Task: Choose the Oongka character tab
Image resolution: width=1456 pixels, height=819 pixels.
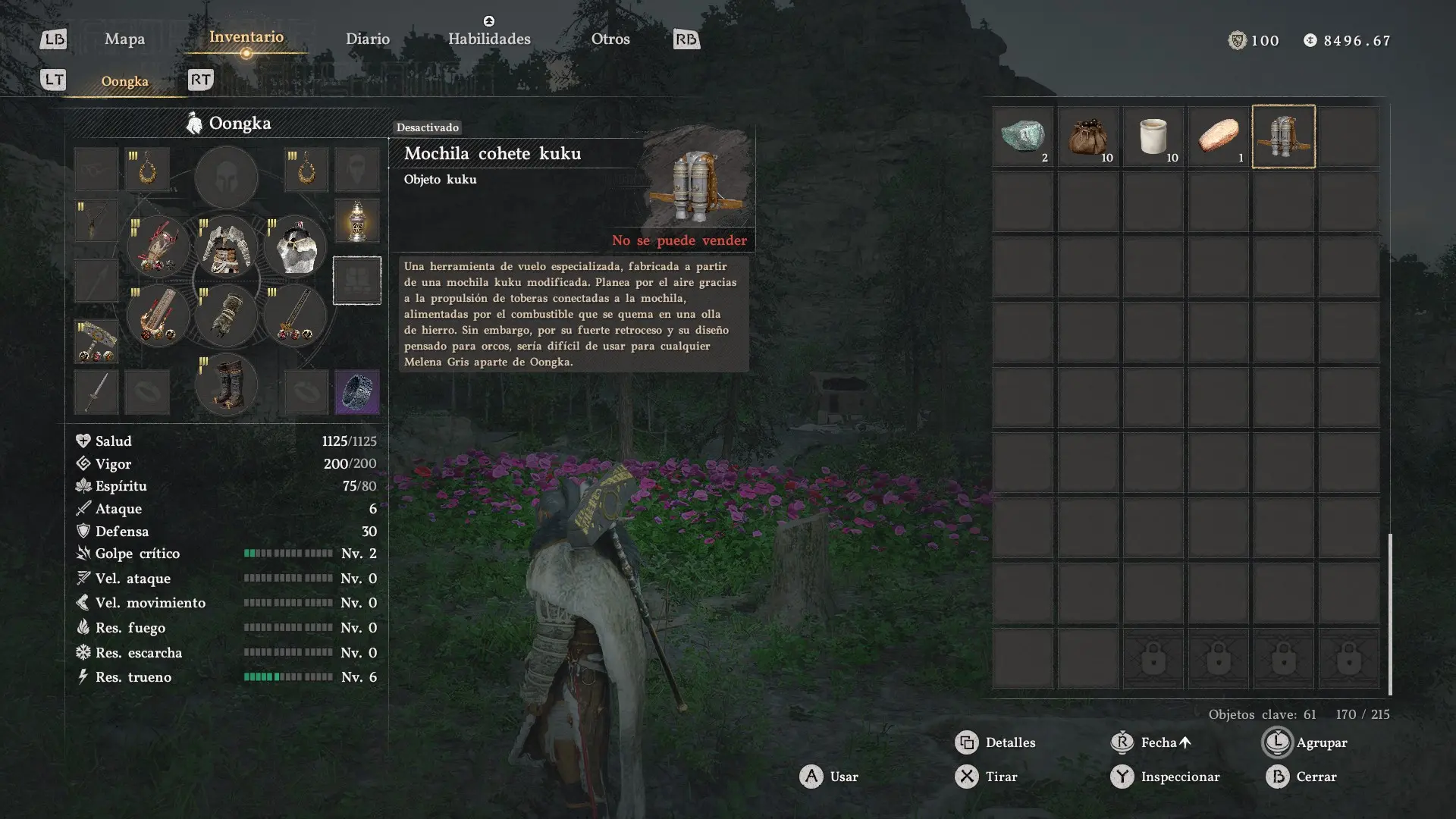Action: click(125, 82)
